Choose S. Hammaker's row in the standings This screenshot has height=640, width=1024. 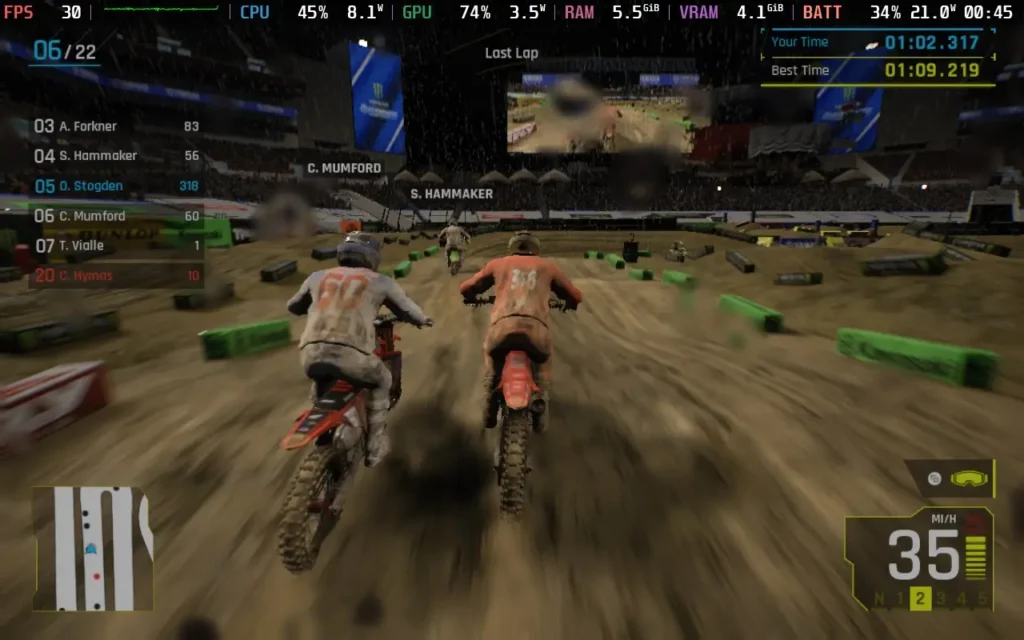(117, 156)
